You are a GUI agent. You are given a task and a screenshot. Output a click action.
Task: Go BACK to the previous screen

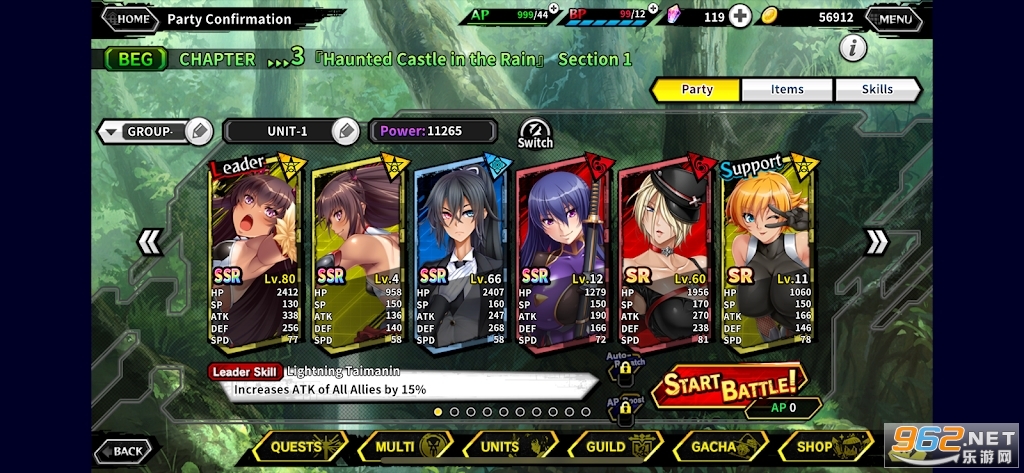(x=122, y=451)
